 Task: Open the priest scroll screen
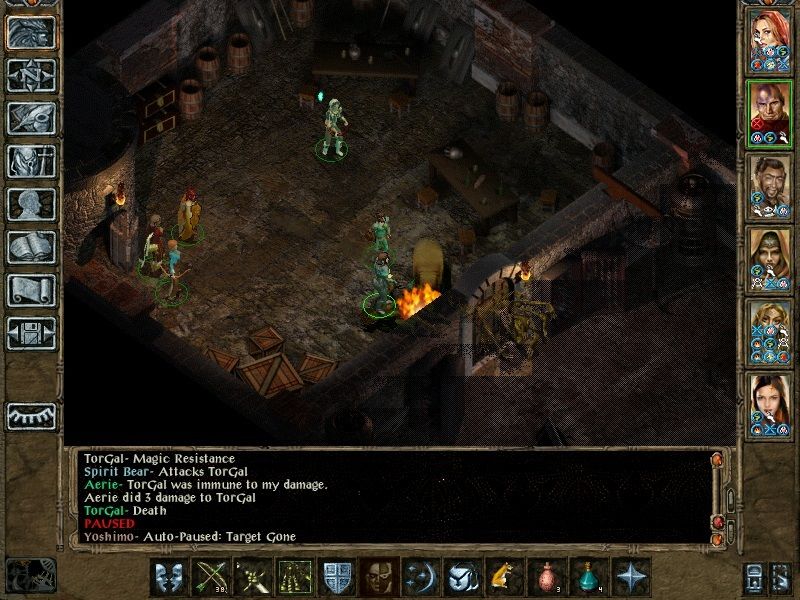click(x=31, y=290)
